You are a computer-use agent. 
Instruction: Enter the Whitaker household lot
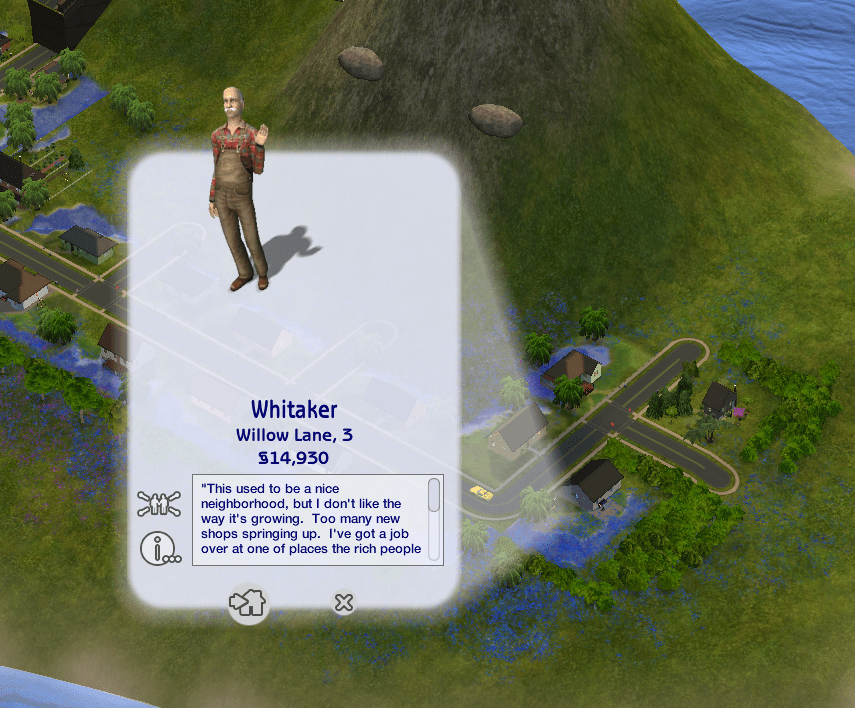tap(248, 603)
